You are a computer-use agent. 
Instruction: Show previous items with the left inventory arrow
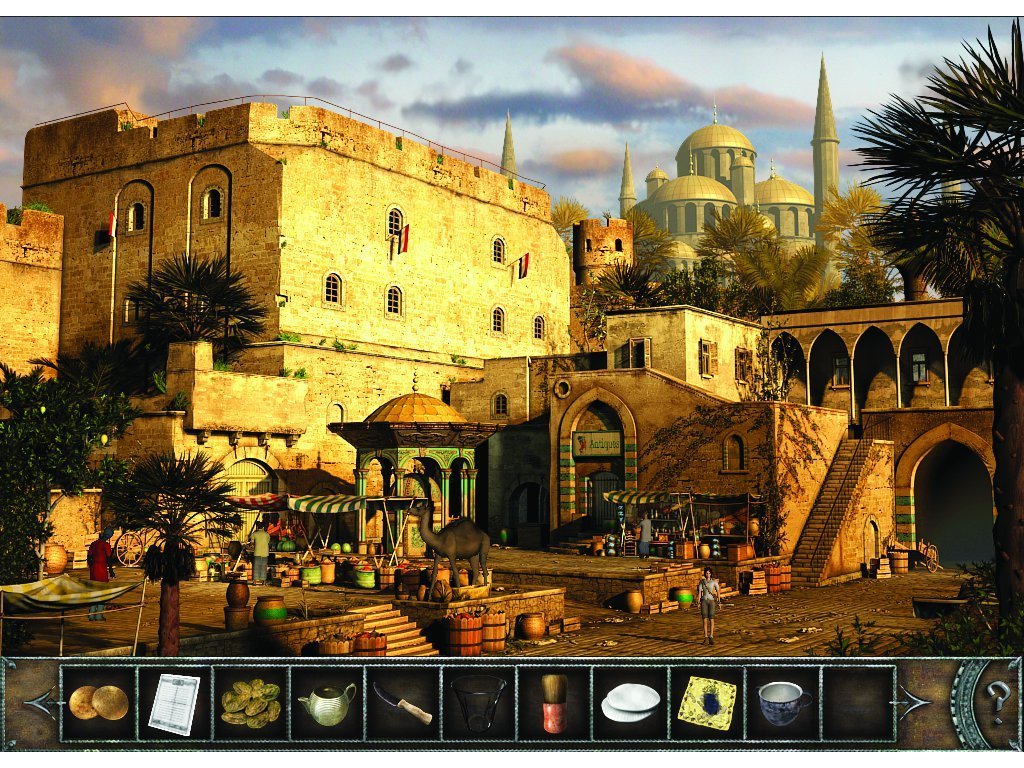(38, 703)
